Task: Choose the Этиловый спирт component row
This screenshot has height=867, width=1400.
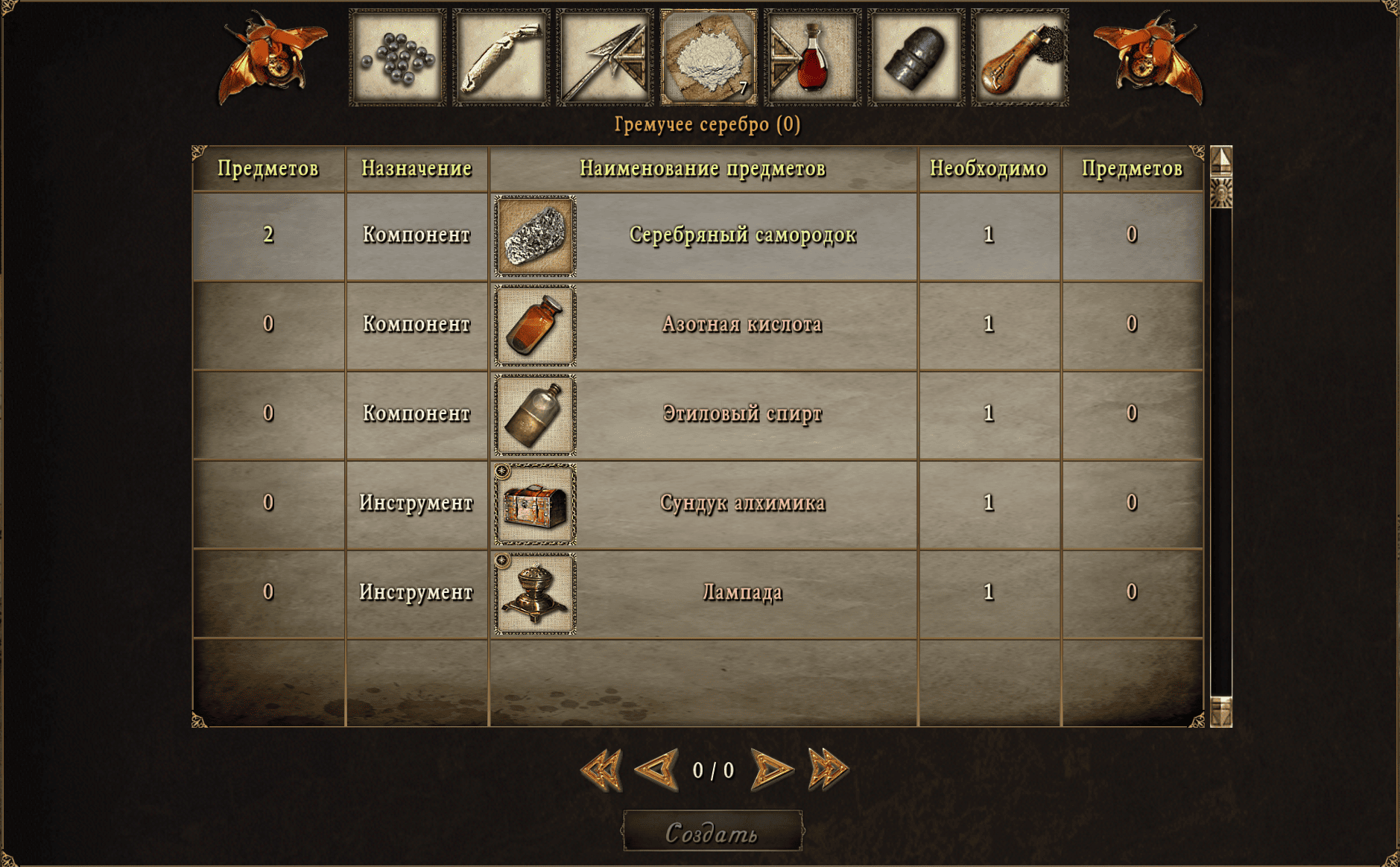Action: pos(742,414)
